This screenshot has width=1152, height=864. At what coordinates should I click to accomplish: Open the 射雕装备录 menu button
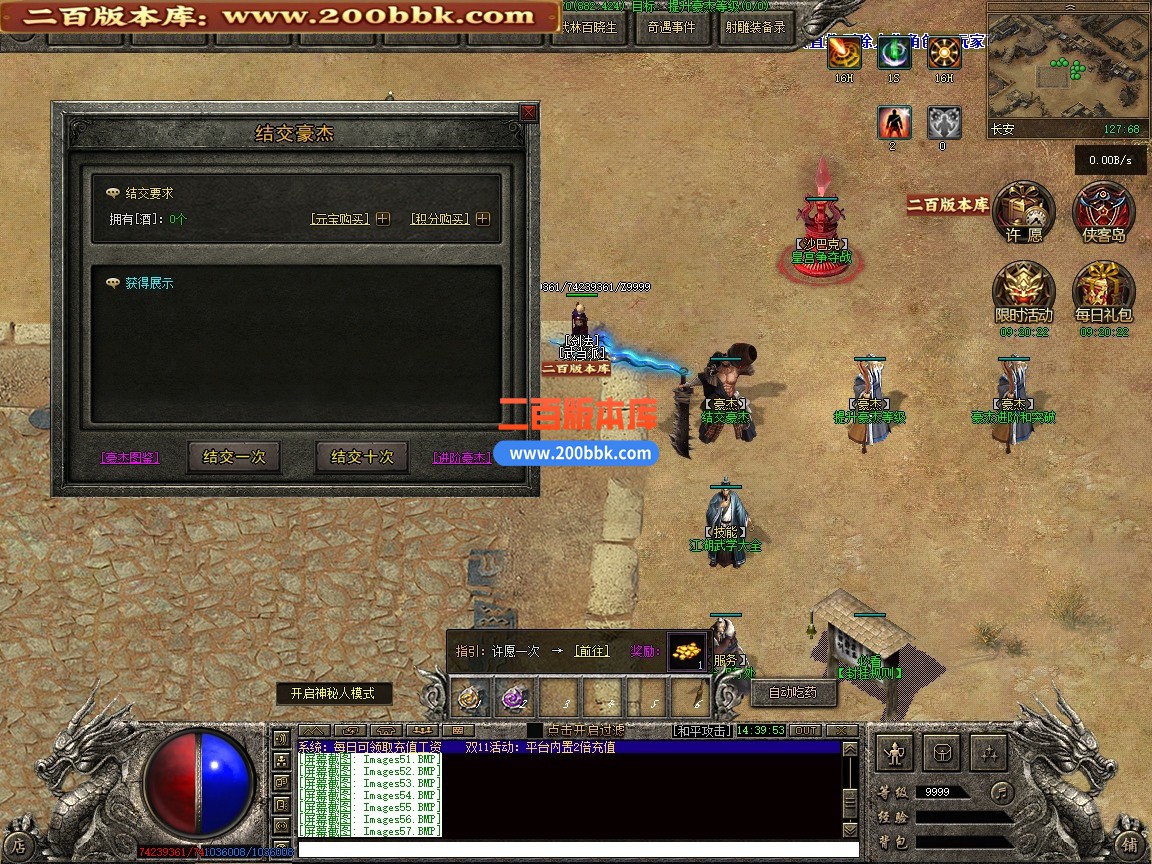753,28
